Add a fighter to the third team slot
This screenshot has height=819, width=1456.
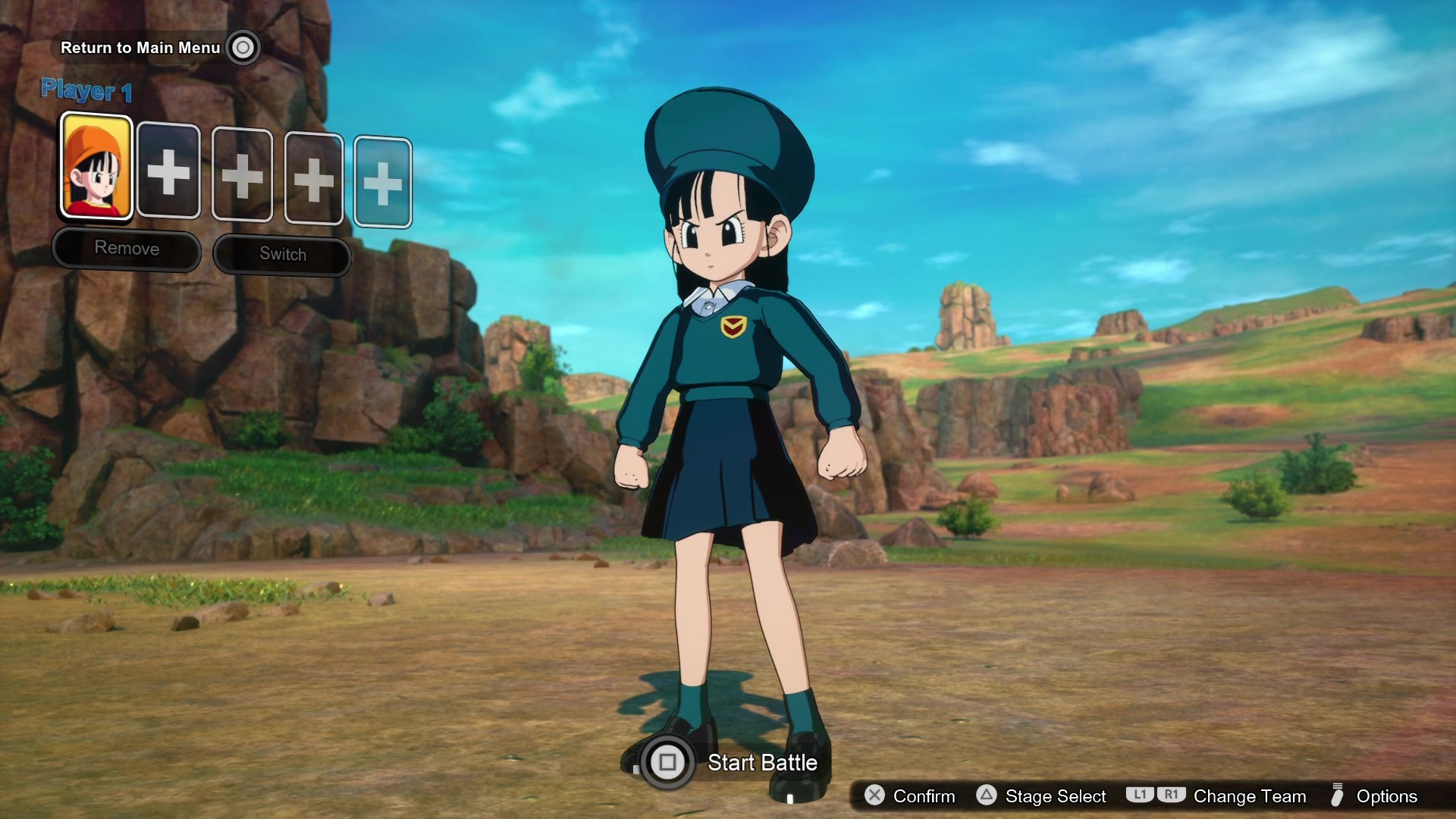tap(241, 176)
